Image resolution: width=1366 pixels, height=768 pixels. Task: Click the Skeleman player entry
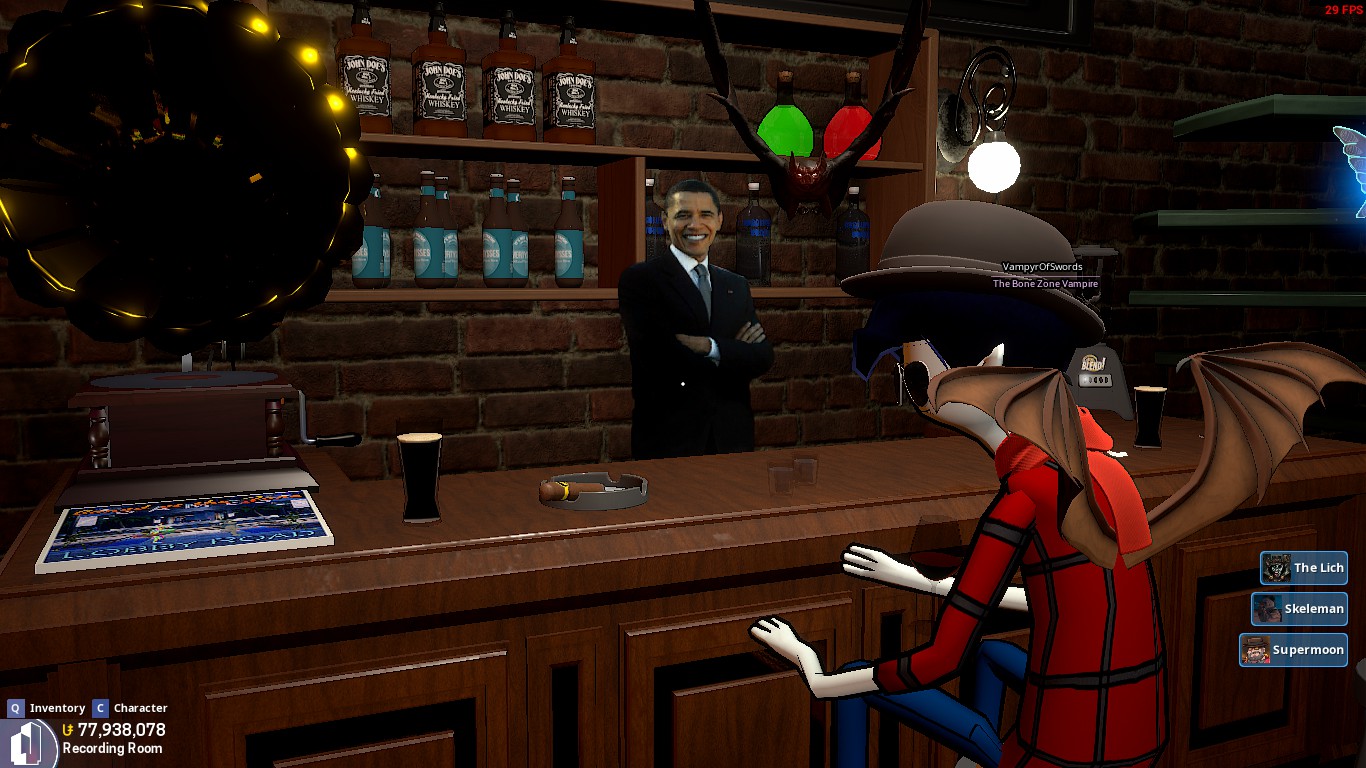1299,609
